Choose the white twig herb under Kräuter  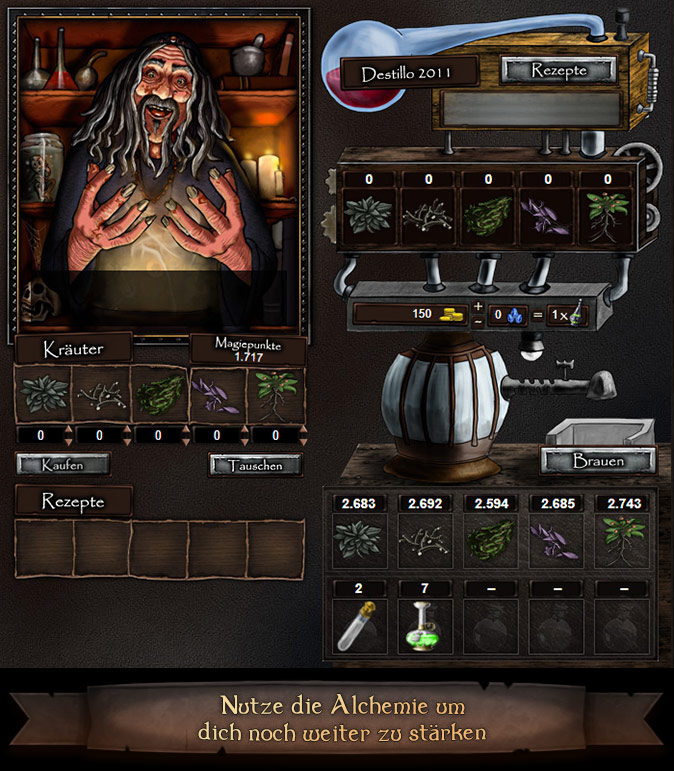coord(101,395)
